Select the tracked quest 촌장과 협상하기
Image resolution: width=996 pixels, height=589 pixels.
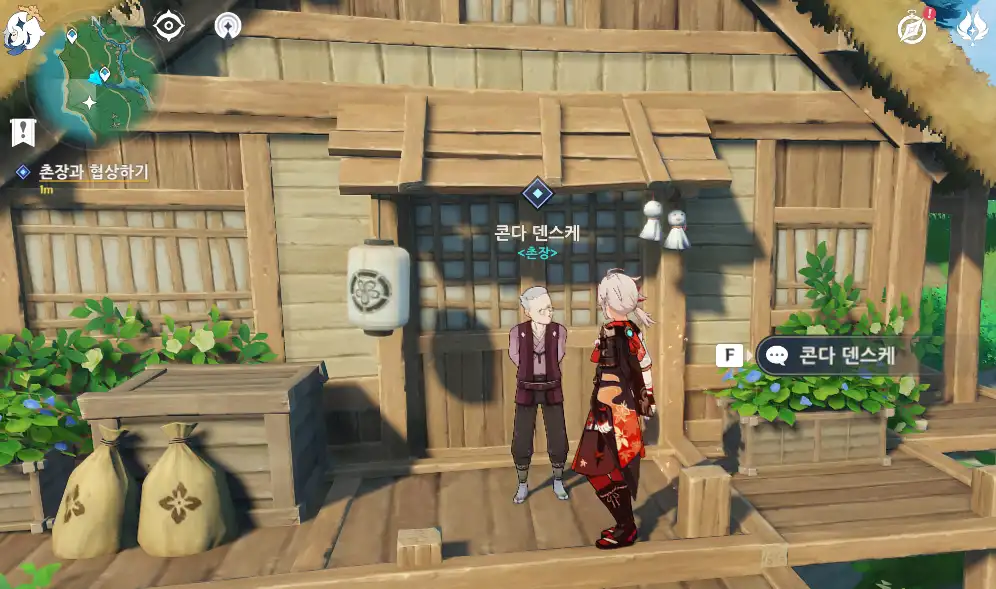click(x=90, y=172)
